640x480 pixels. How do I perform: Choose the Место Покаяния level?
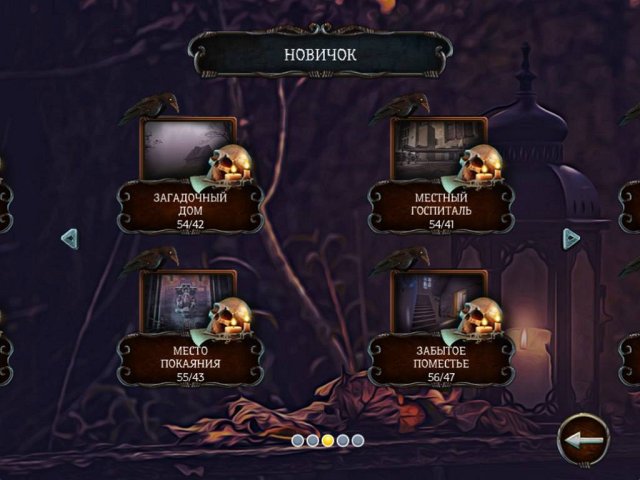pyautogui.click(x=189, y=303)
